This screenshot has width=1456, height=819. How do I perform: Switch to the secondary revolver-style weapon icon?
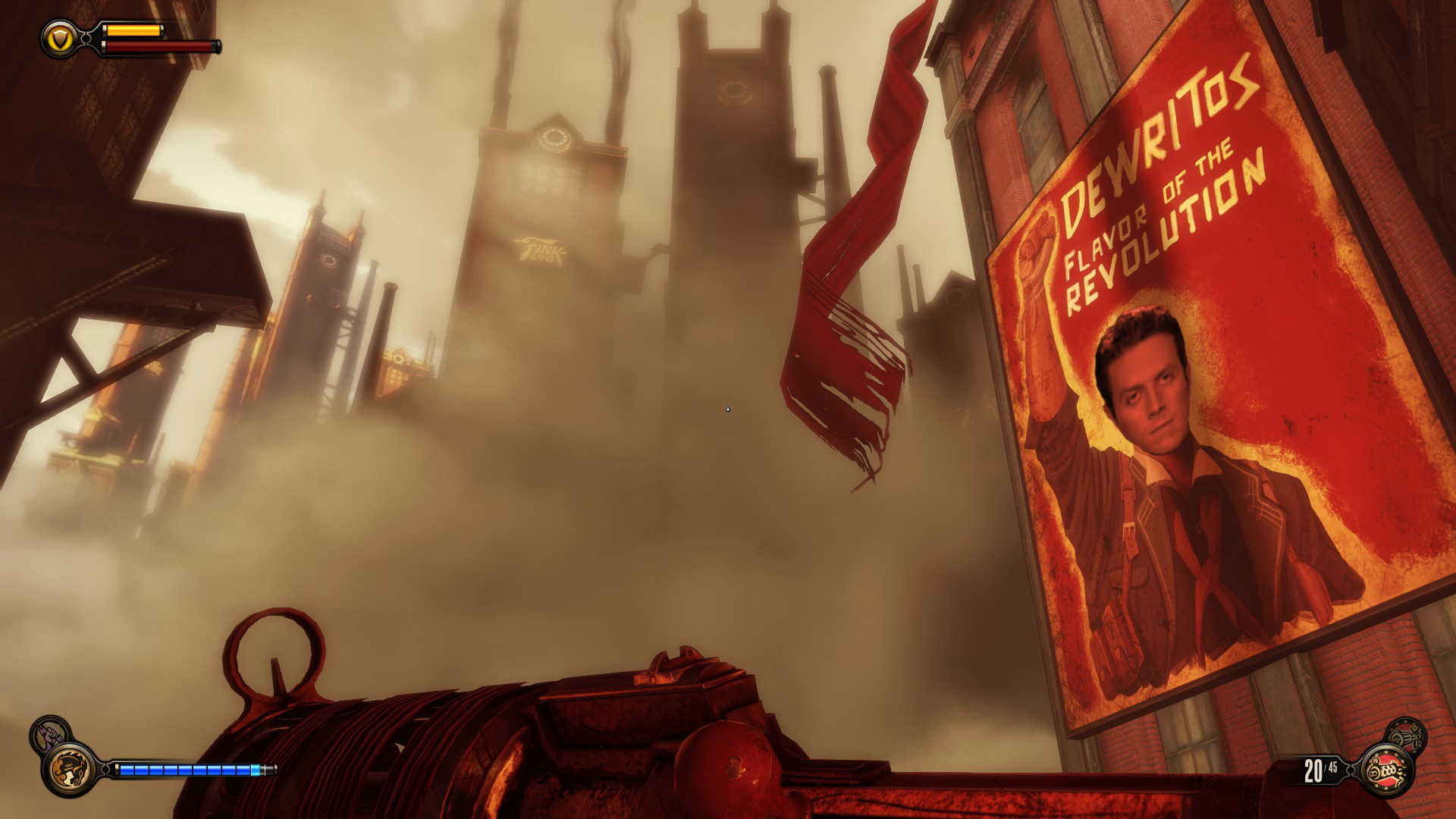pyautogui.click(x=1407, y=737)
